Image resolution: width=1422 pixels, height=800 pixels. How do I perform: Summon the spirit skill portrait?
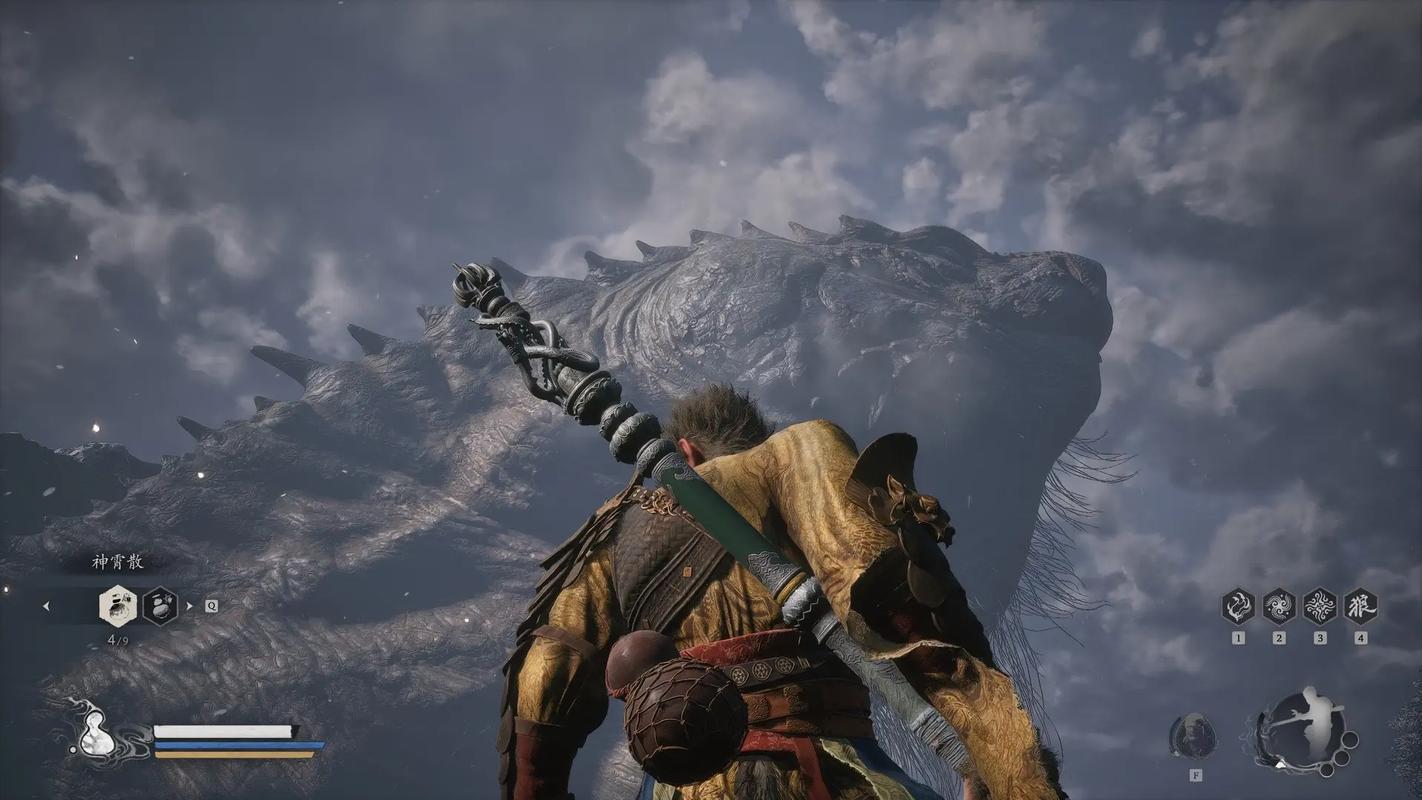pyautogui.click(x=1193, y=738)
